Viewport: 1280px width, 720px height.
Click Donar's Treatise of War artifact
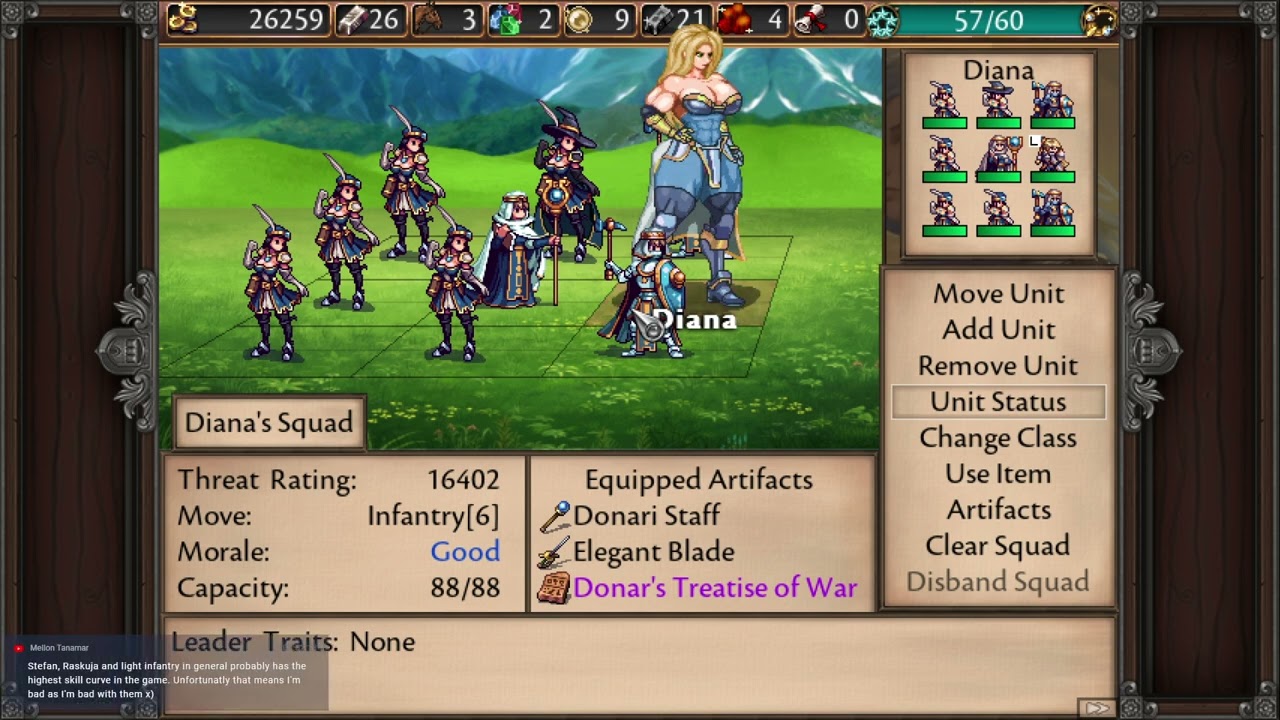point(714,588)
